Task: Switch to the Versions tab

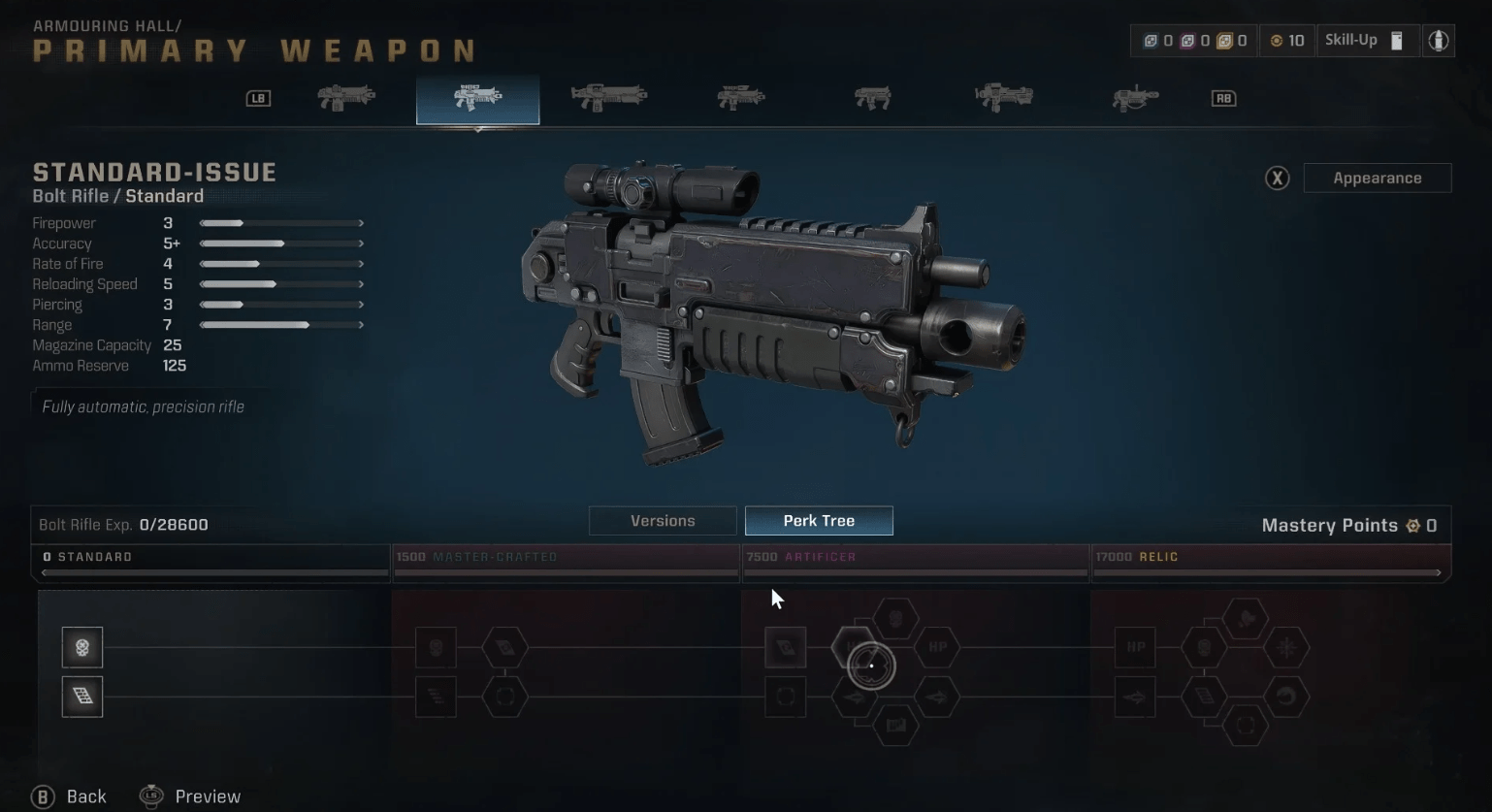Action: 662,520
